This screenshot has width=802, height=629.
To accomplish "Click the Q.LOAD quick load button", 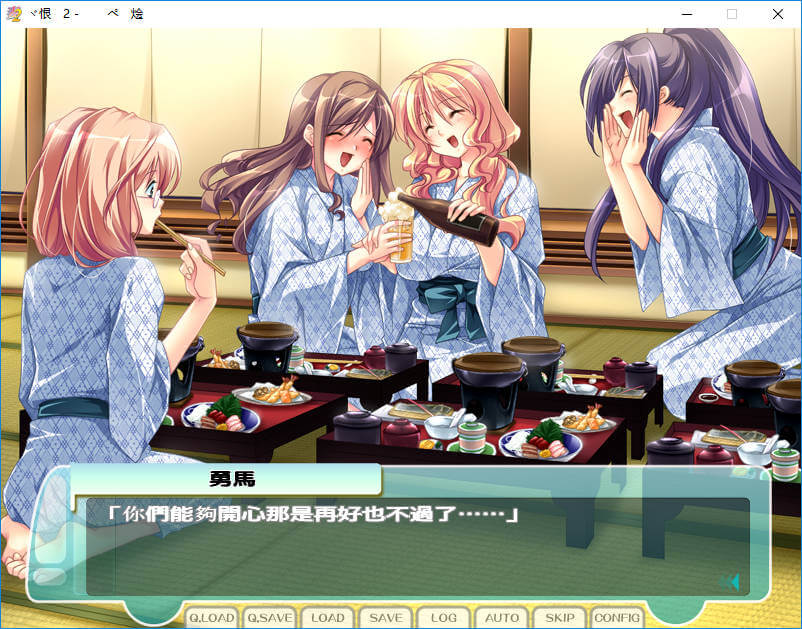I will 212,618.
